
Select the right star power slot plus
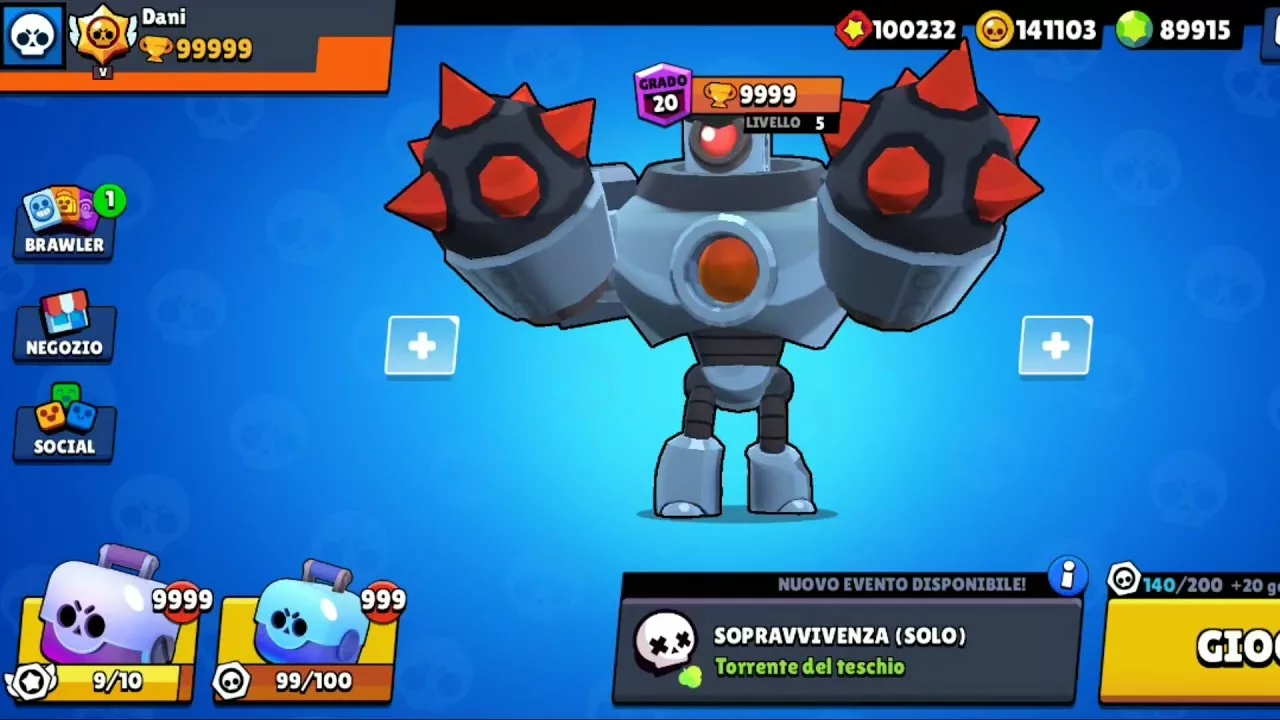pos(1055,346)
